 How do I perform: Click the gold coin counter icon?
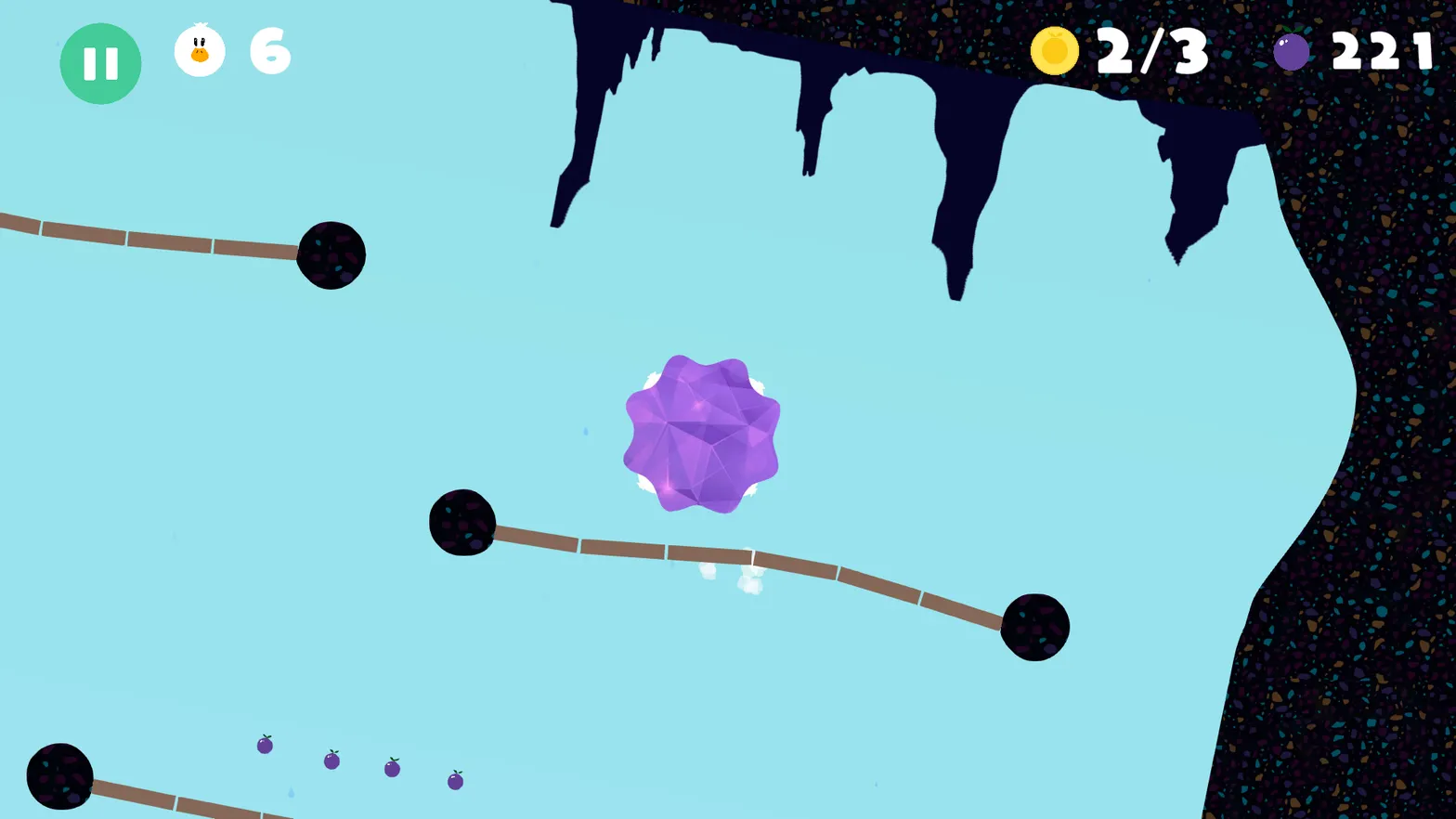[1055, 53]
